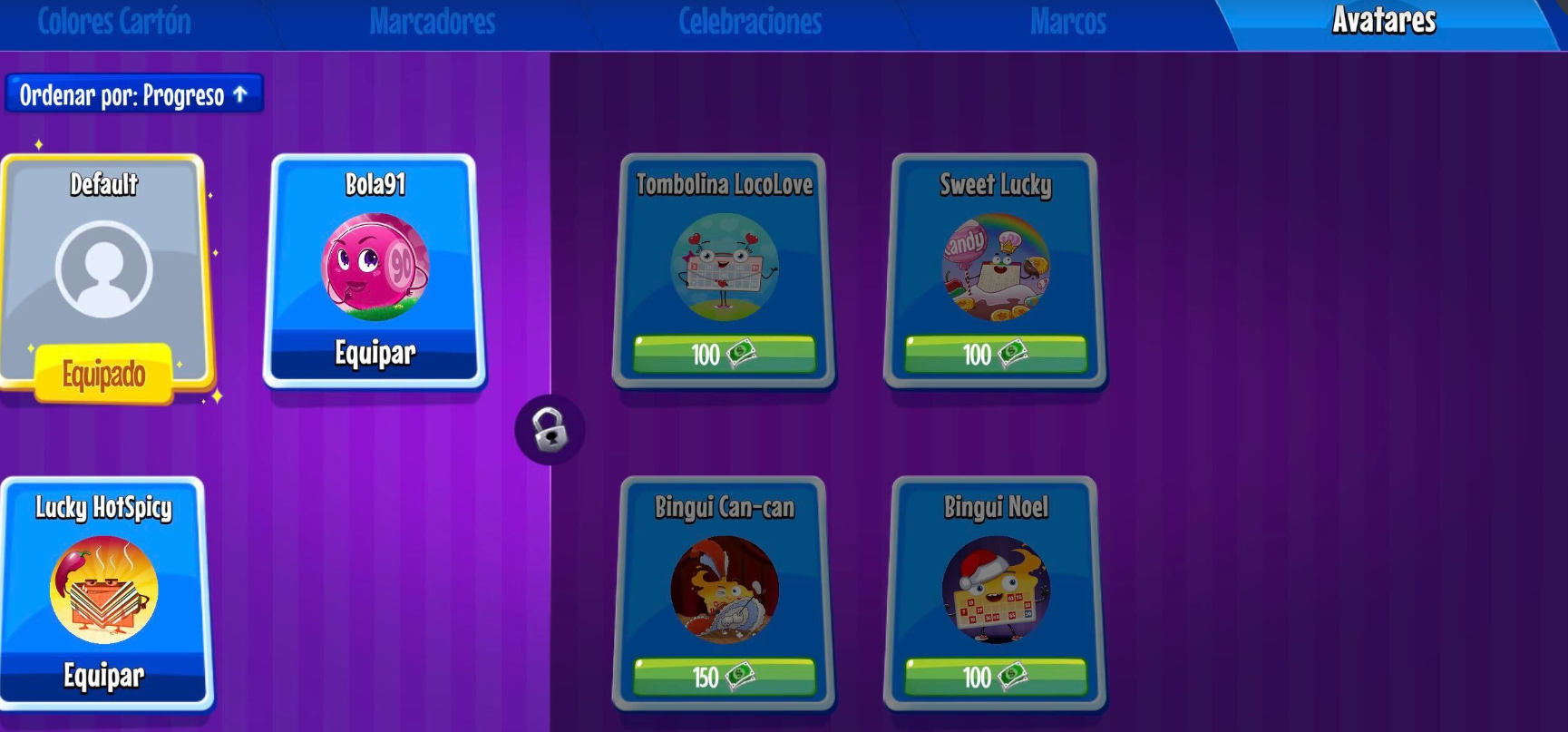Switch to the Colores Cartón tab

tap(114, 22)
